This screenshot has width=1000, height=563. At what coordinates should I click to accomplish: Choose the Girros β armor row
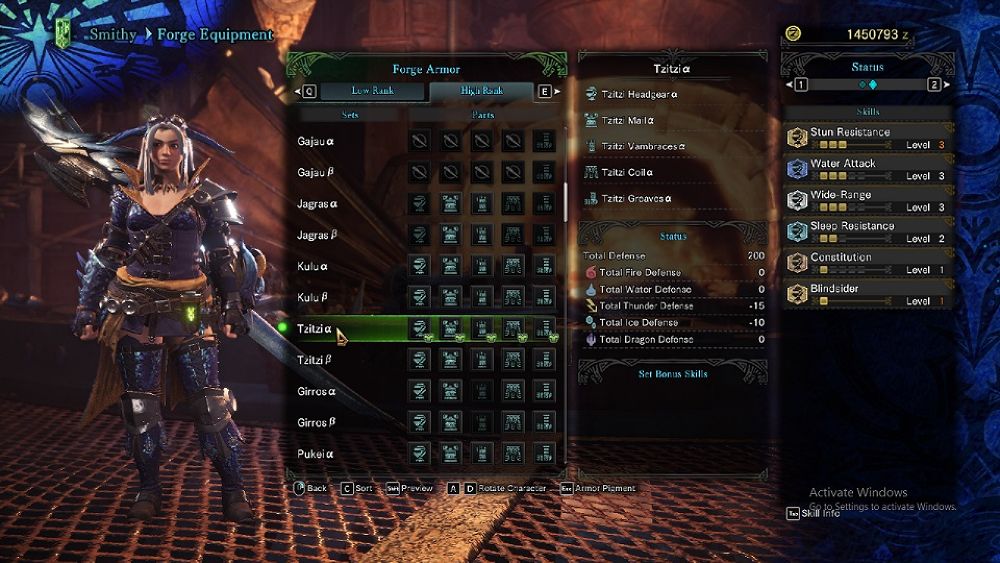(317, 423)
